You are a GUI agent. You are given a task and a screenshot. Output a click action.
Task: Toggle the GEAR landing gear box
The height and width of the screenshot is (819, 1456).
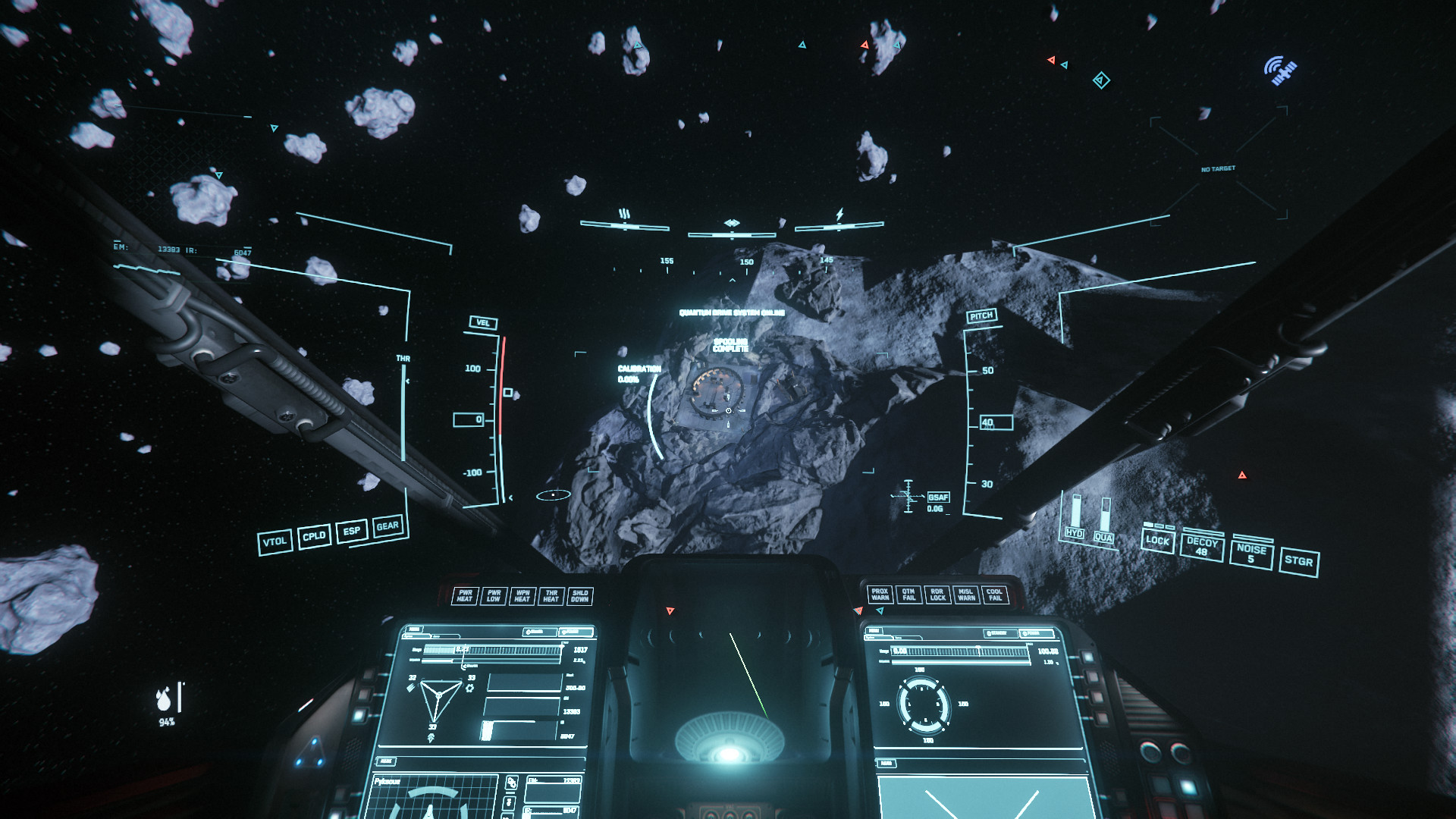pyautogui.click(x=388, y=526)
